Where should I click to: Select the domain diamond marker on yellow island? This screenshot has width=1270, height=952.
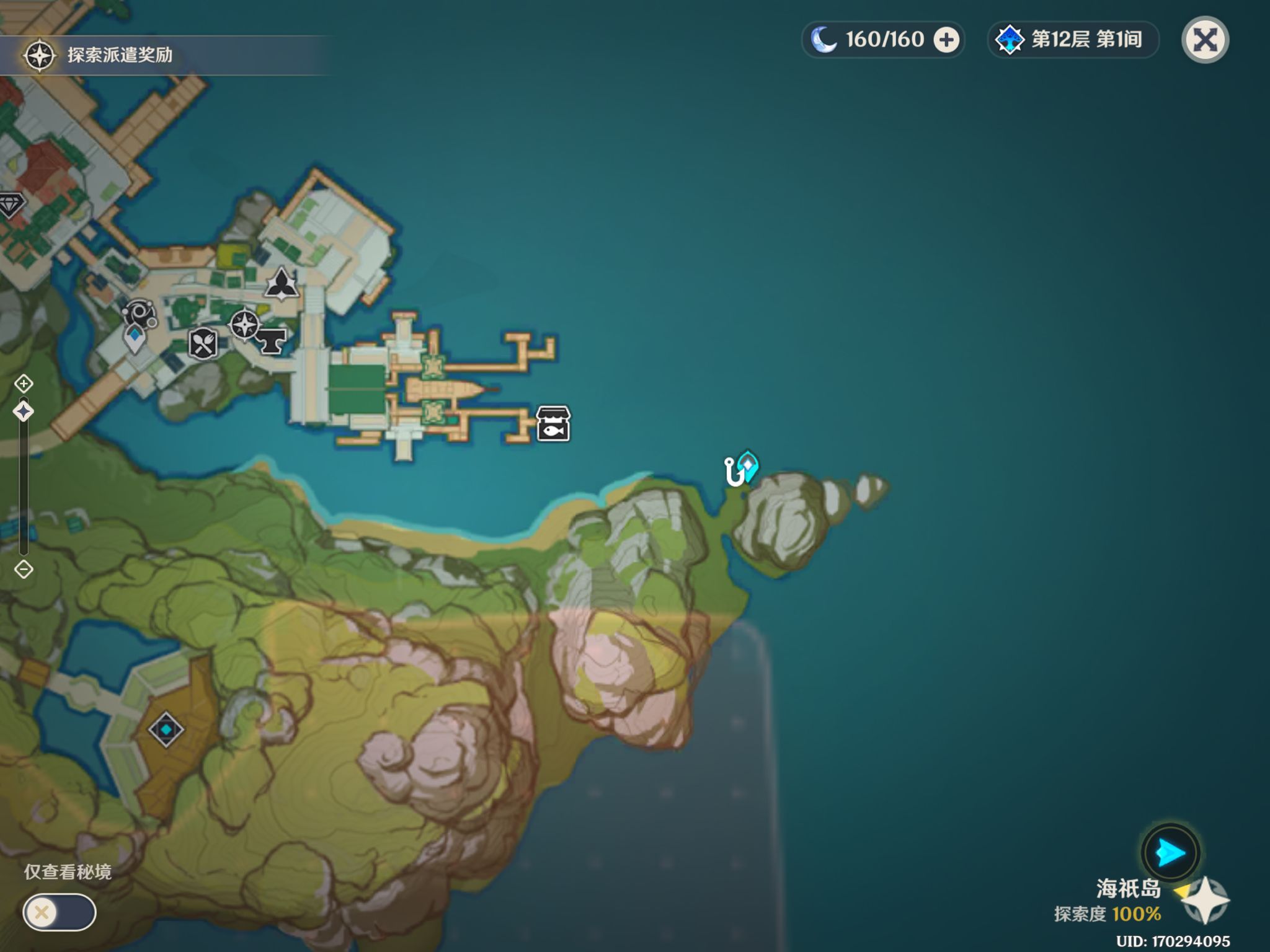[166, 729]
